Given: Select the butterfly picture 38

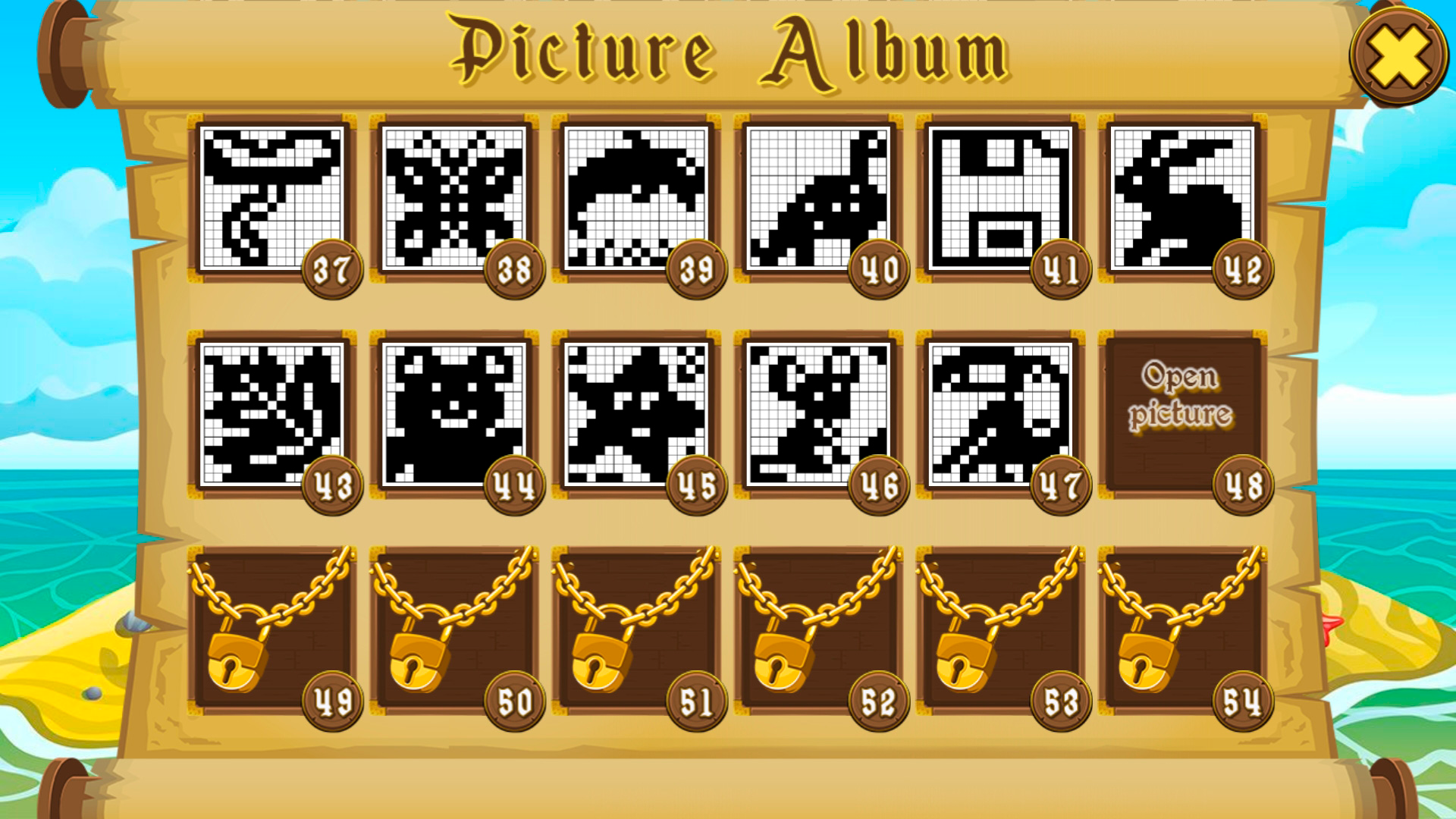Looking at the screenshot, I should (x=455, y=197).
